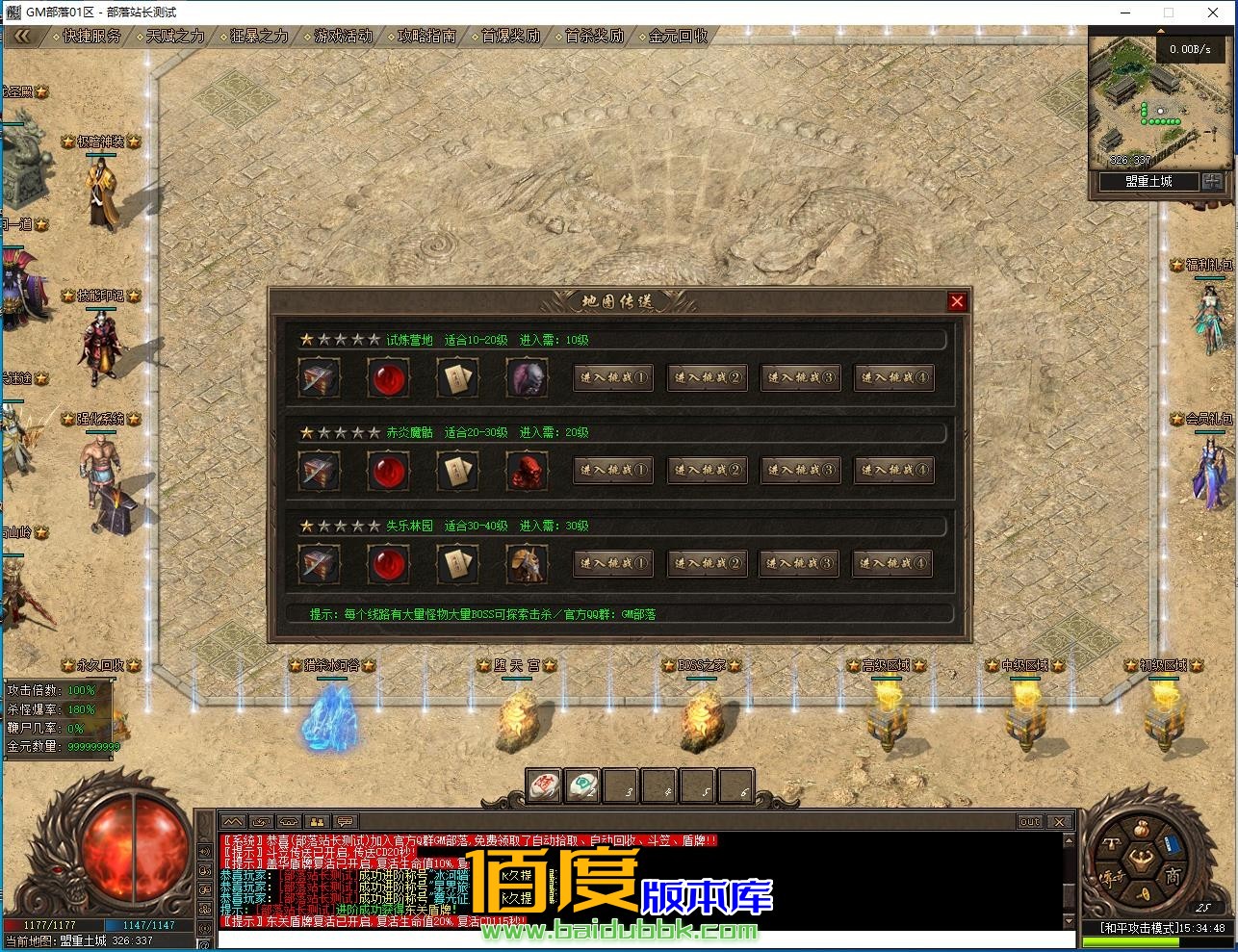This screenshot has width=1238, height=952.
Task: Select the friends icon on chat toolbar
Action: pos(316,822)
